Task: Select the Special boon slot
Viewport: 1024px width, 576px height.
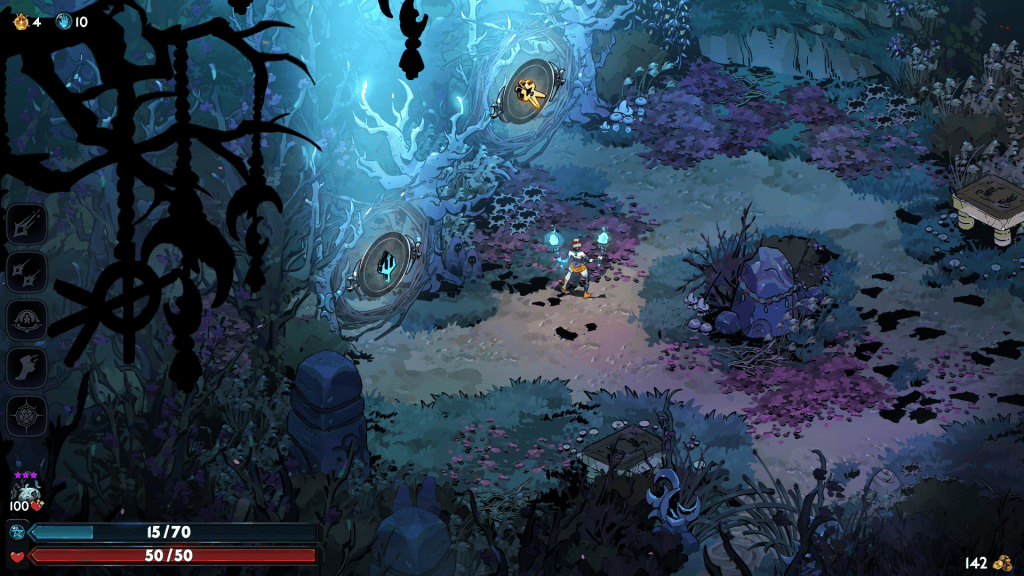Action: click(x=27, y=271)
